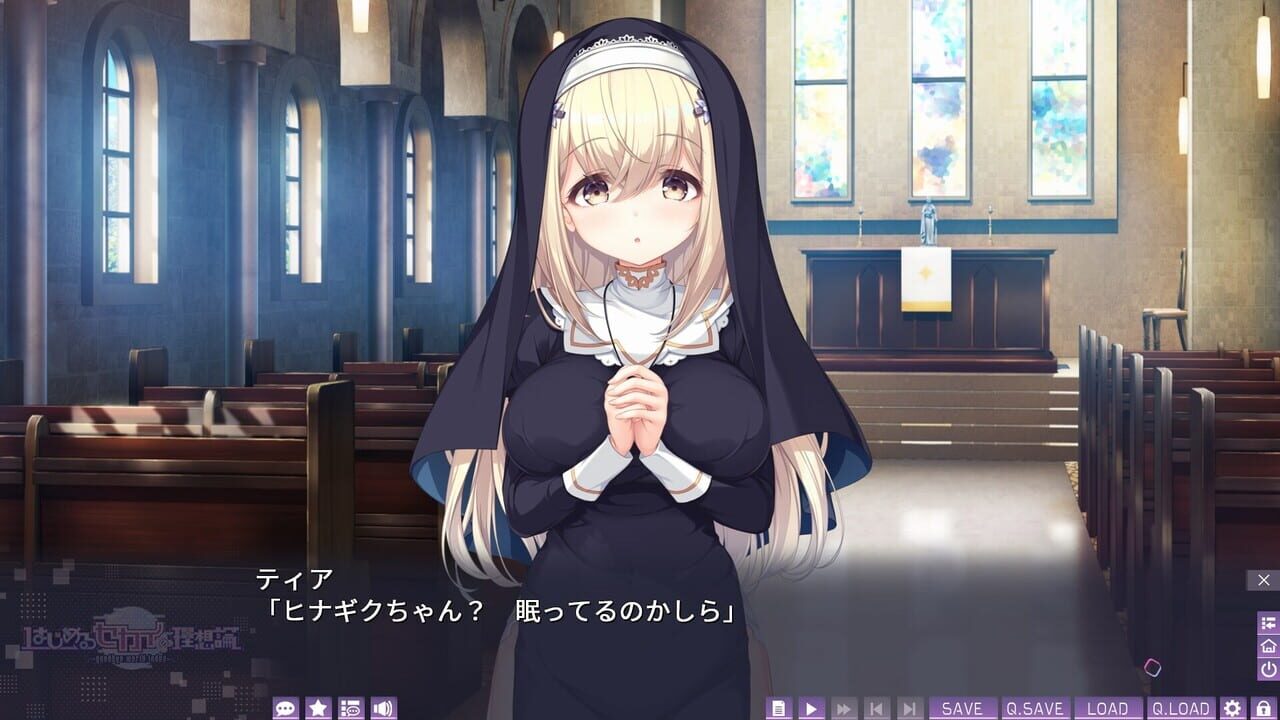
Task: Open the backlog panel icon on right edge
Action: [x=1268, y=622]
